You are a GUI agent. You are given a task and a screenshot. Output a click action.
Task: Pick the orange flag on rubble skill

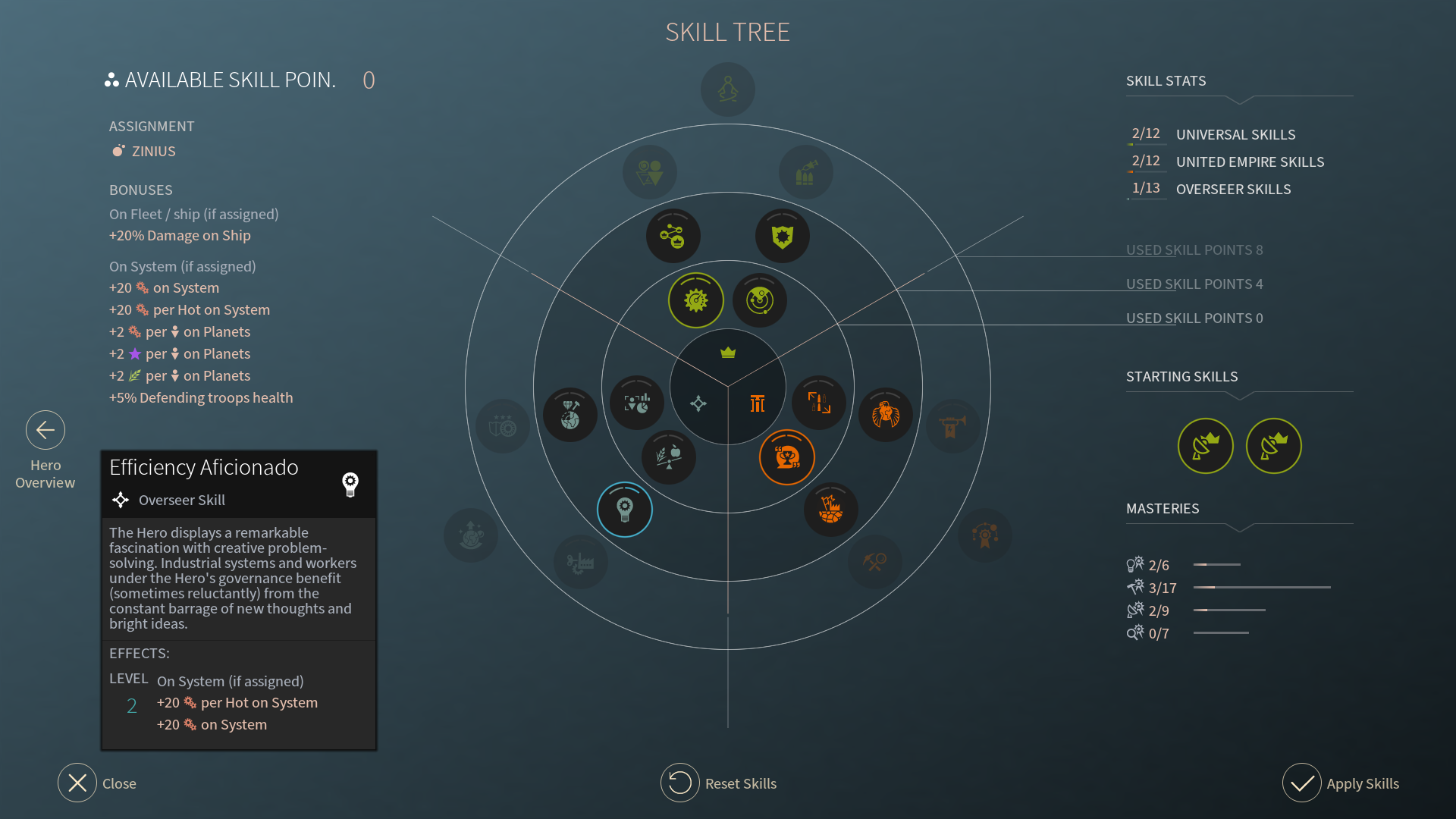[831, 510]
